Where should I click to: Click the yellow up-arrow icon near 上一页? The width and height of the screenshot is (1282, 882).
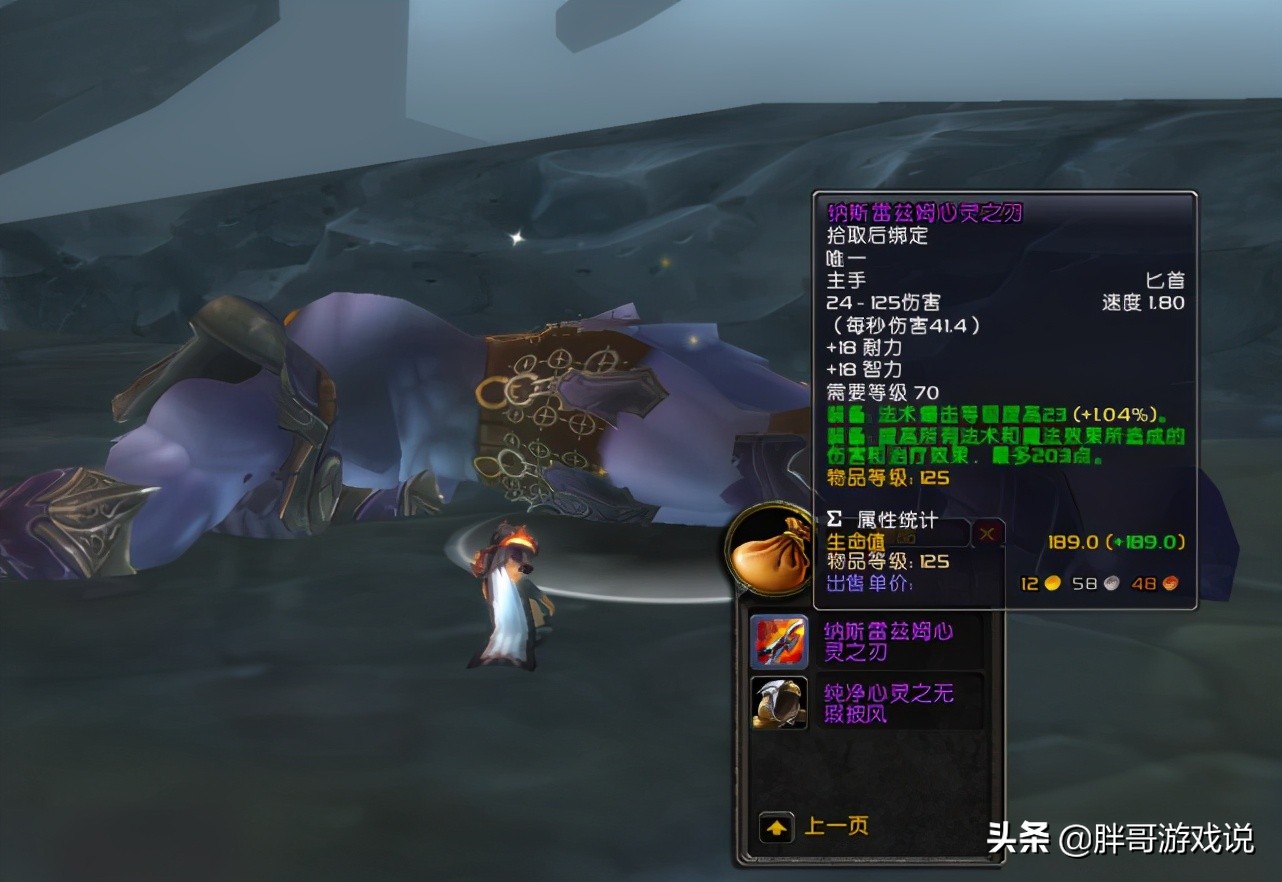point(775,828)
